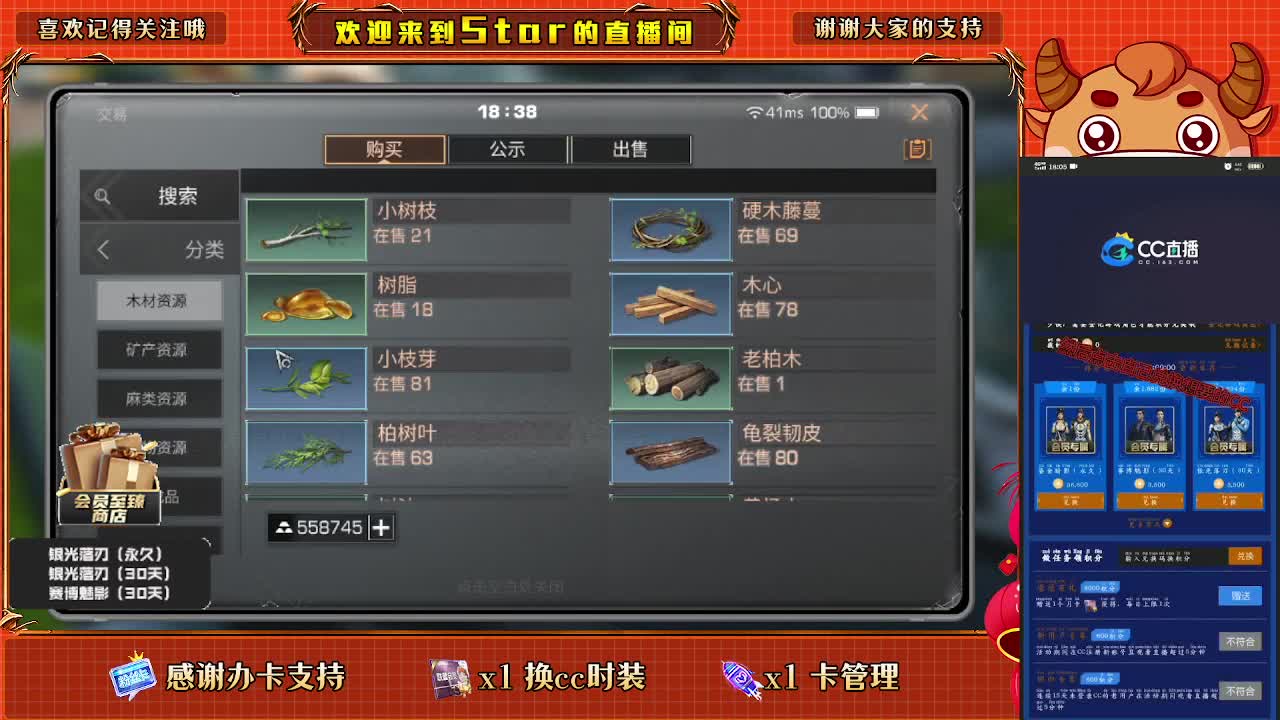Collapse the 分类 panel with its chevron
This screenshot has width=1280, height=720.
pyautogui.click(x=102, y=250)
